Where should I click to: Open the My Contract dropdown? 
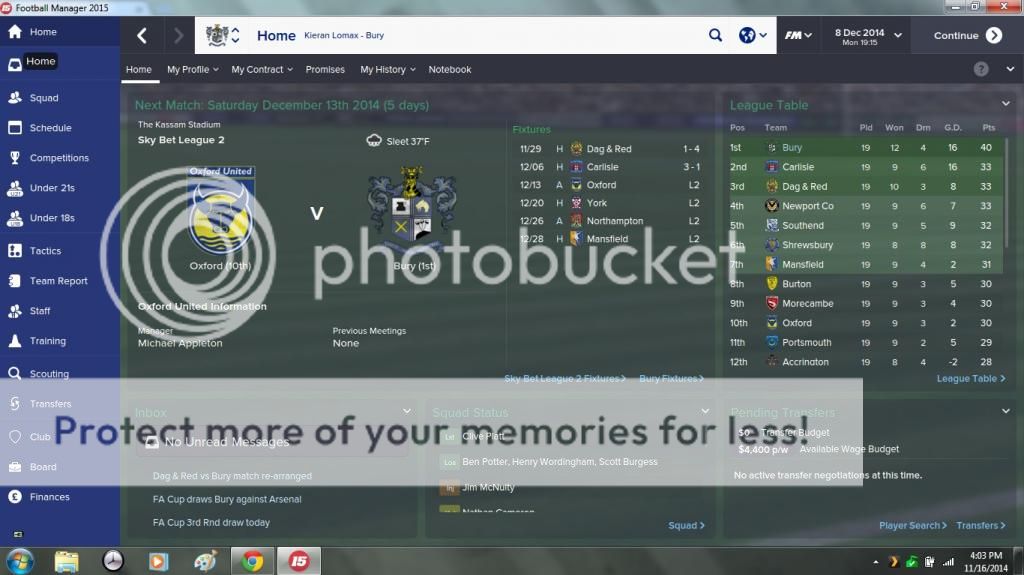[x=261, y=70]
